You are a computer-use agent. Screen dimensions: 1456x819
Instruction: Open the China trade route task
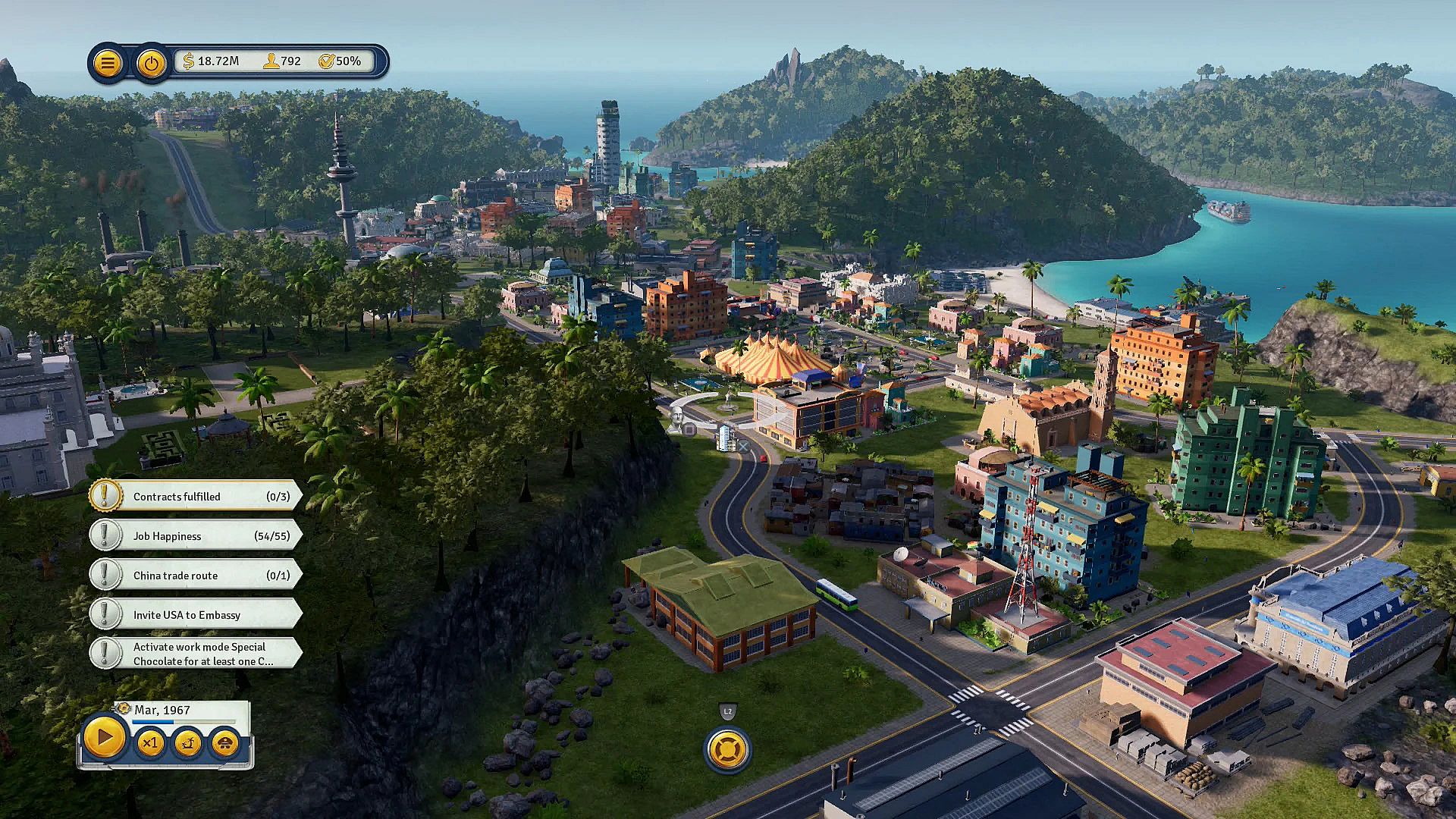(196, 576)
